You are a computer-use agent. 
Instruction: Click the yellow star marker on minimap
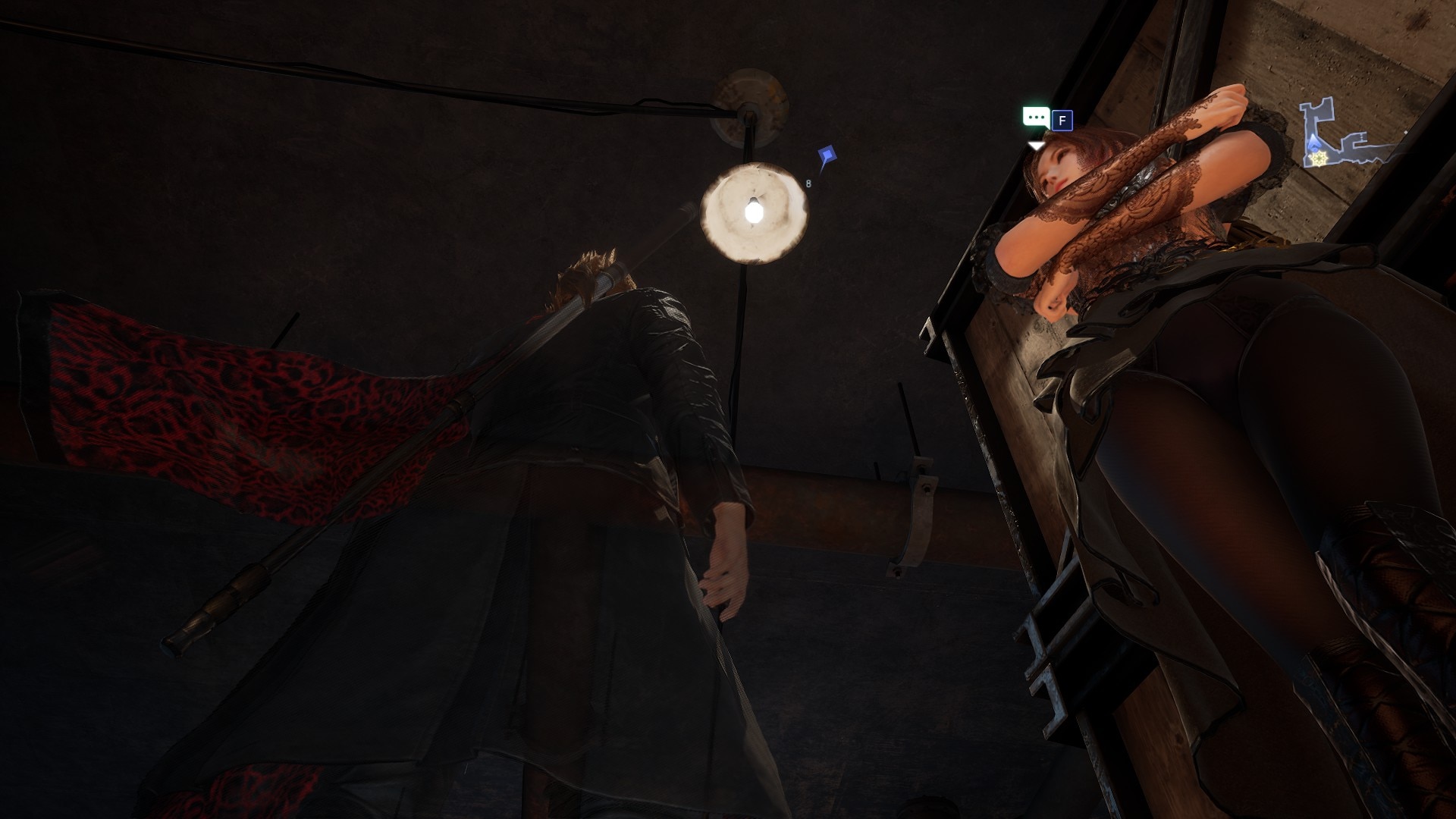coord(1320,158)
